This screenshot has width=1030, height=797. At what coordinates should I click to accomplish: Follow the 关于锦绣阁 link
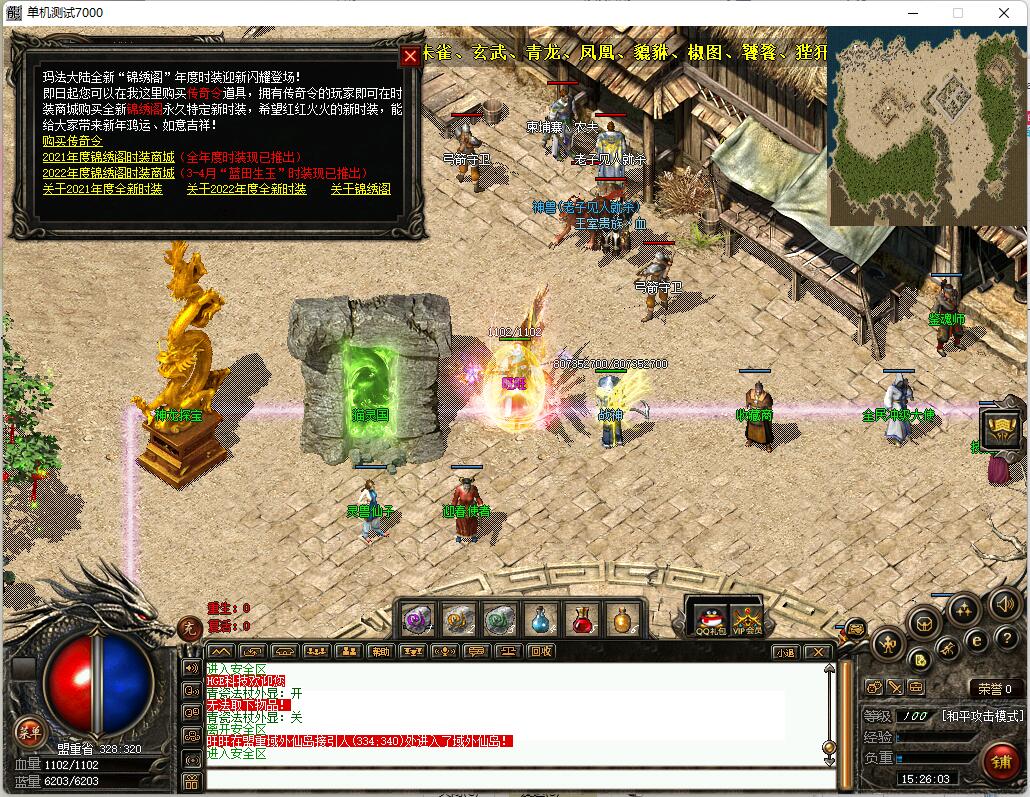tap(361, 189)
